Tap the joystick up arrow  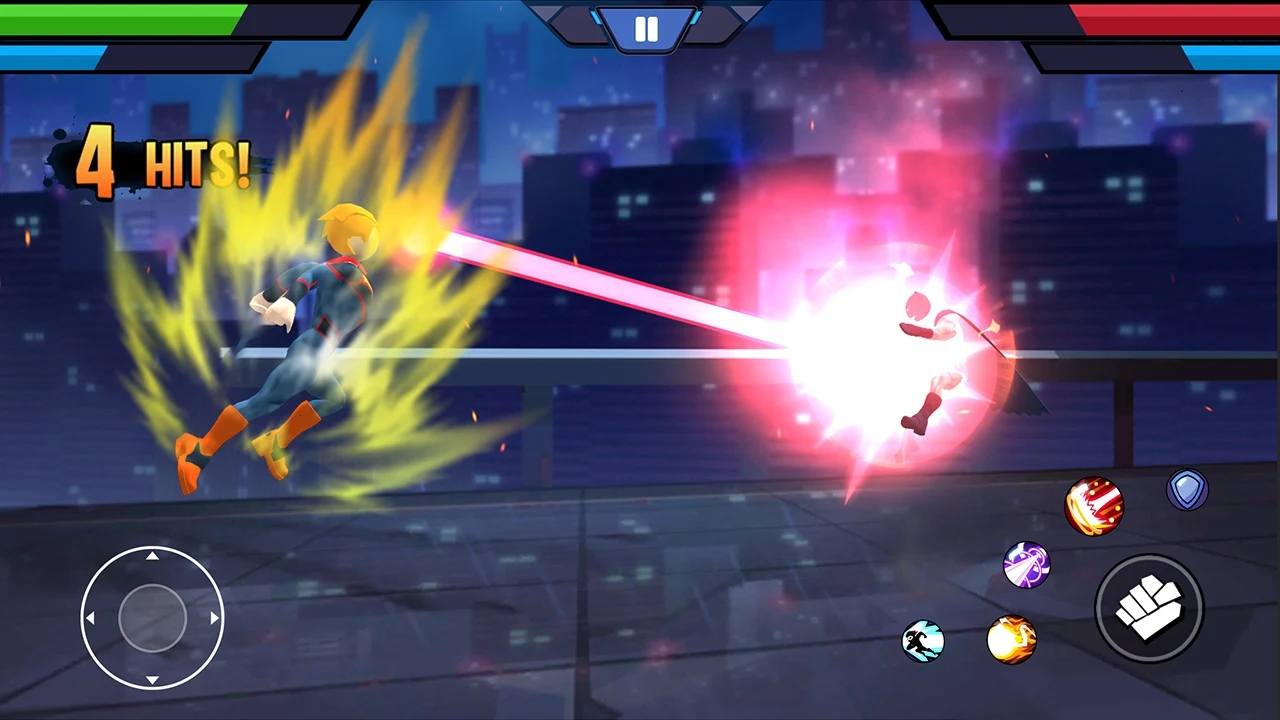click(152, 556)
